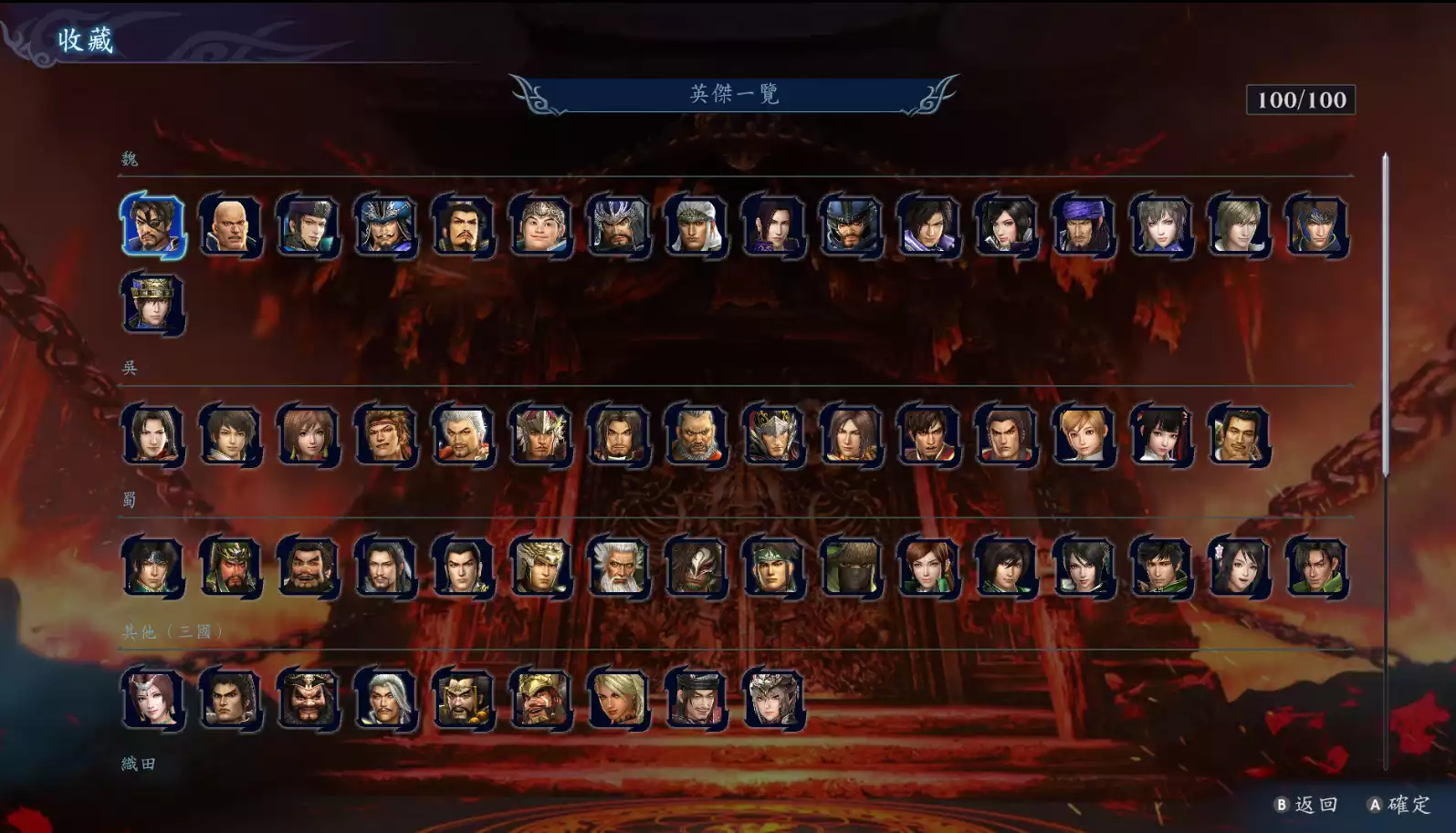
Task: Select the purple-turbaned bearded Wei officer
Action: click(x=1084, y=225)
